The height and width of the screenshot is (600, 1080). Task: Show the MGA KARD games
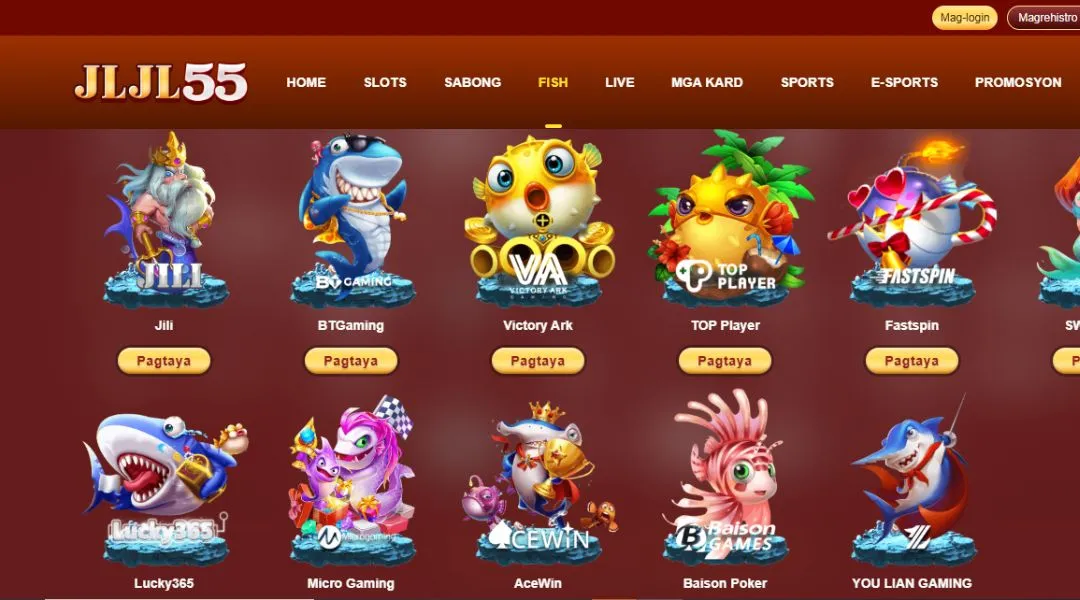(x=707, y=82)
